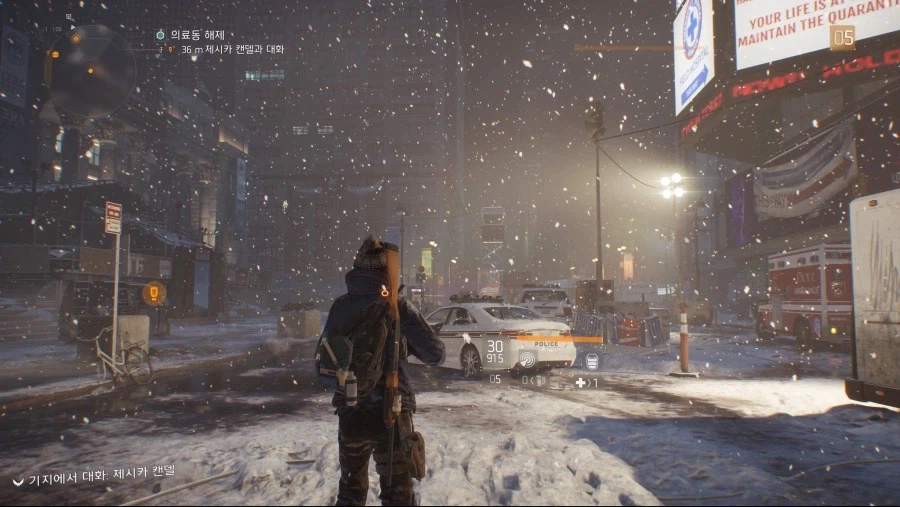The height and width of the screenshot is (507, 900).
Task: Open the circular minimap
Action: click(x=92, y=69)
